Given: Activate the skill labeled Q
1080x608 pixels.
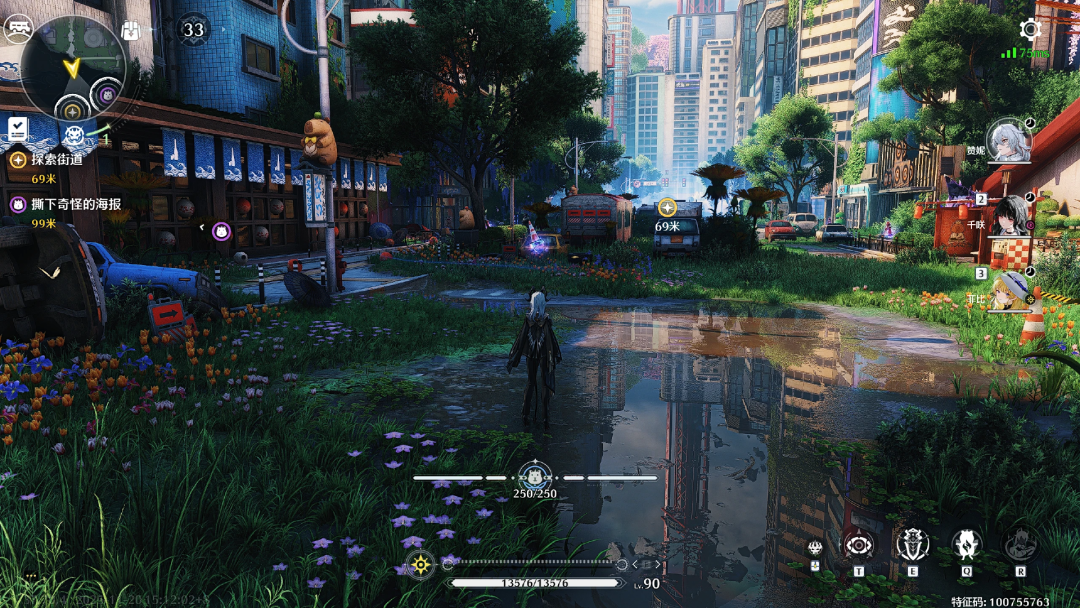Looking at the screenshot, I should [x=966, y=545].
